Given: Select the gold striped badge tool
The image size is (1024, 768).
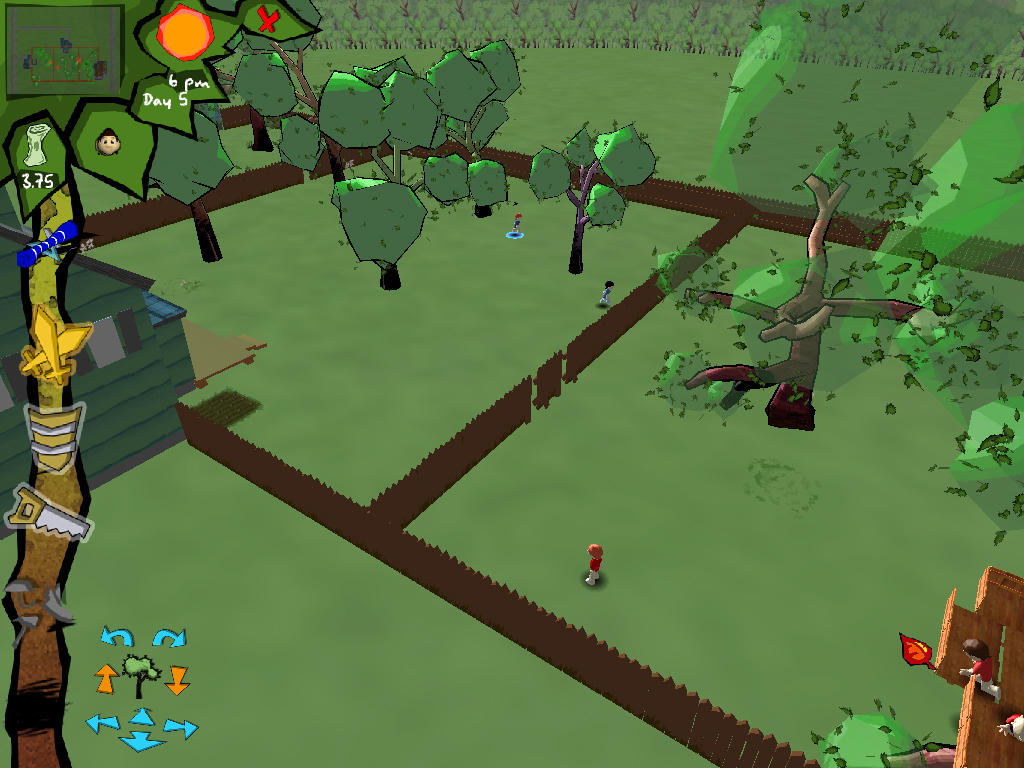Looking at the screenshot, I should (x=55, y=437).
